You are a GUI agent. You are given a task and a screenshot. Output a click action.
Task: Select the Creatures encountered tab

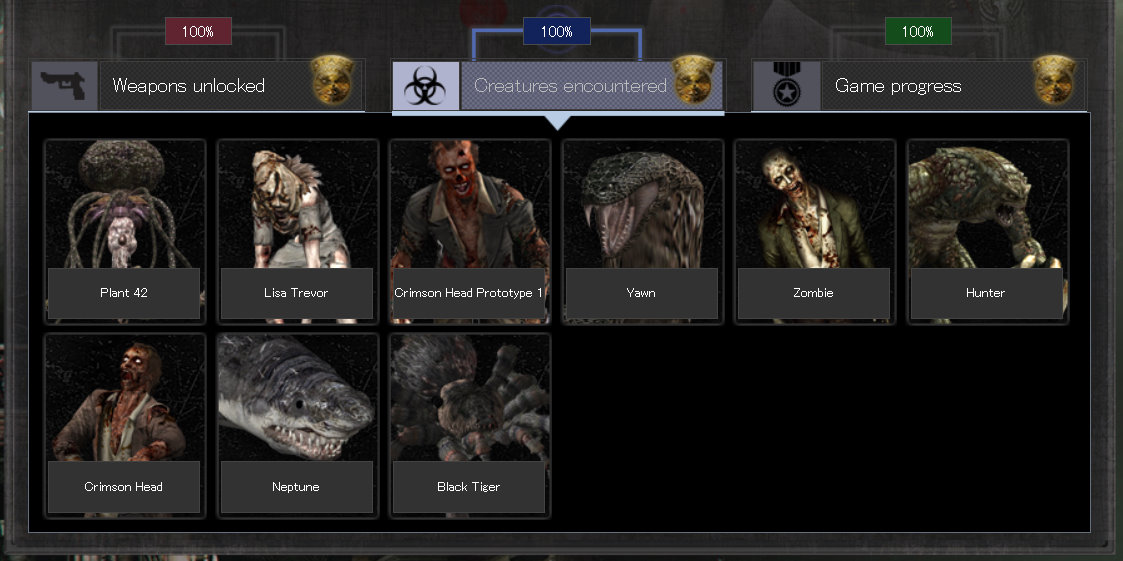pyautogui.click(x=558, y=86)
